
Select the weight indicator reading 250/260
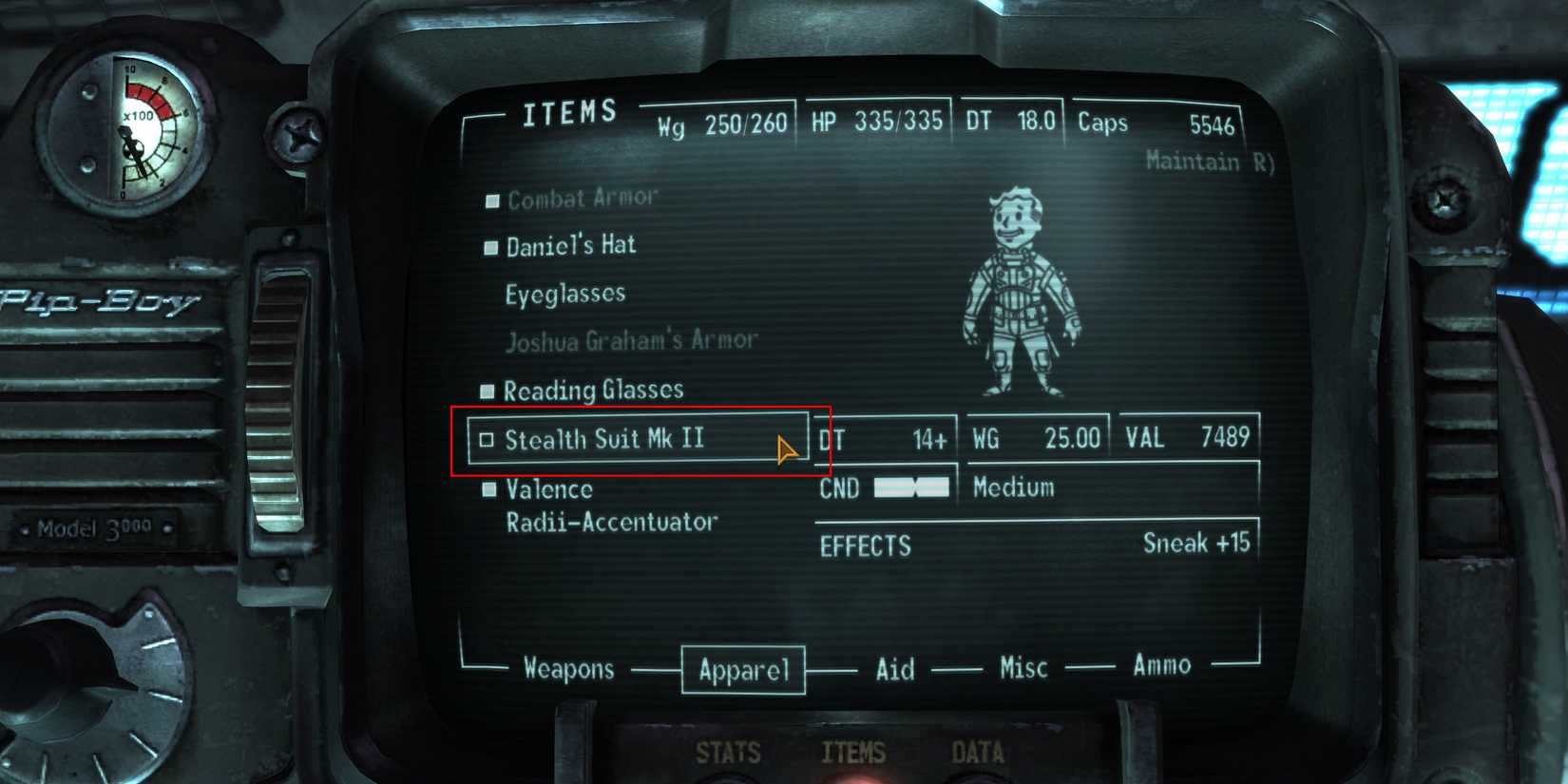(722, 122)
